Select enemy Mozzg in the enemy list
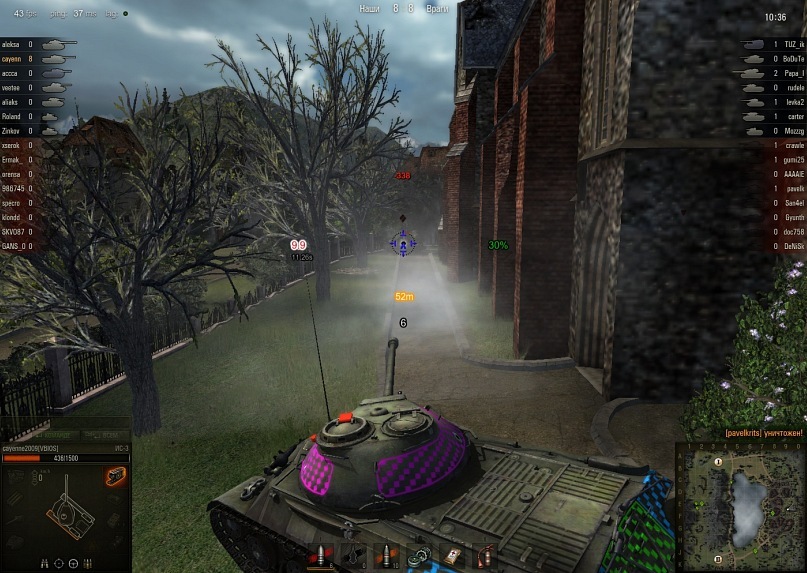Viewport: 807px width, 573px height. tap(793, 131)
